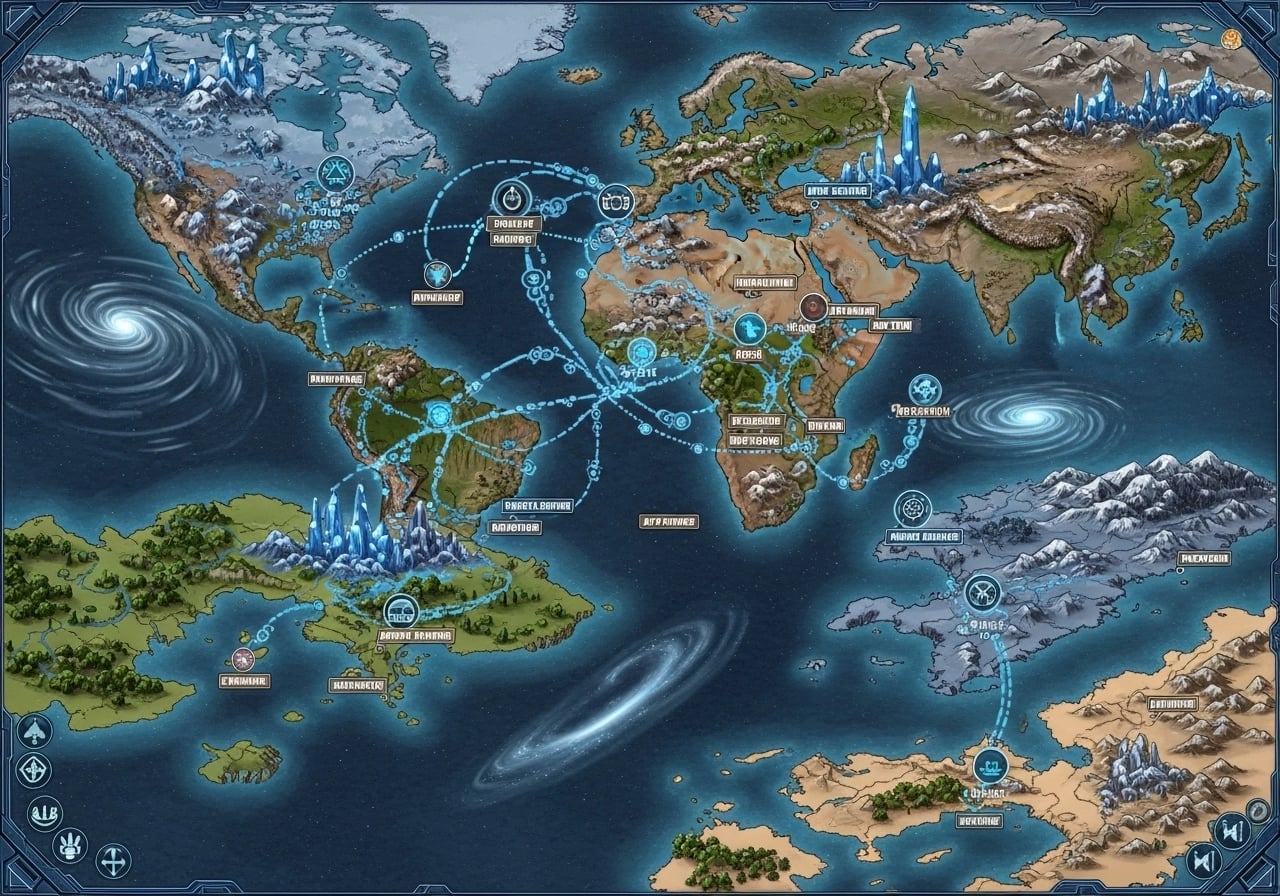Open the camera-shaped marker near Western Europe
Viewport: 1280px width, 896px height.
[615, 200]
